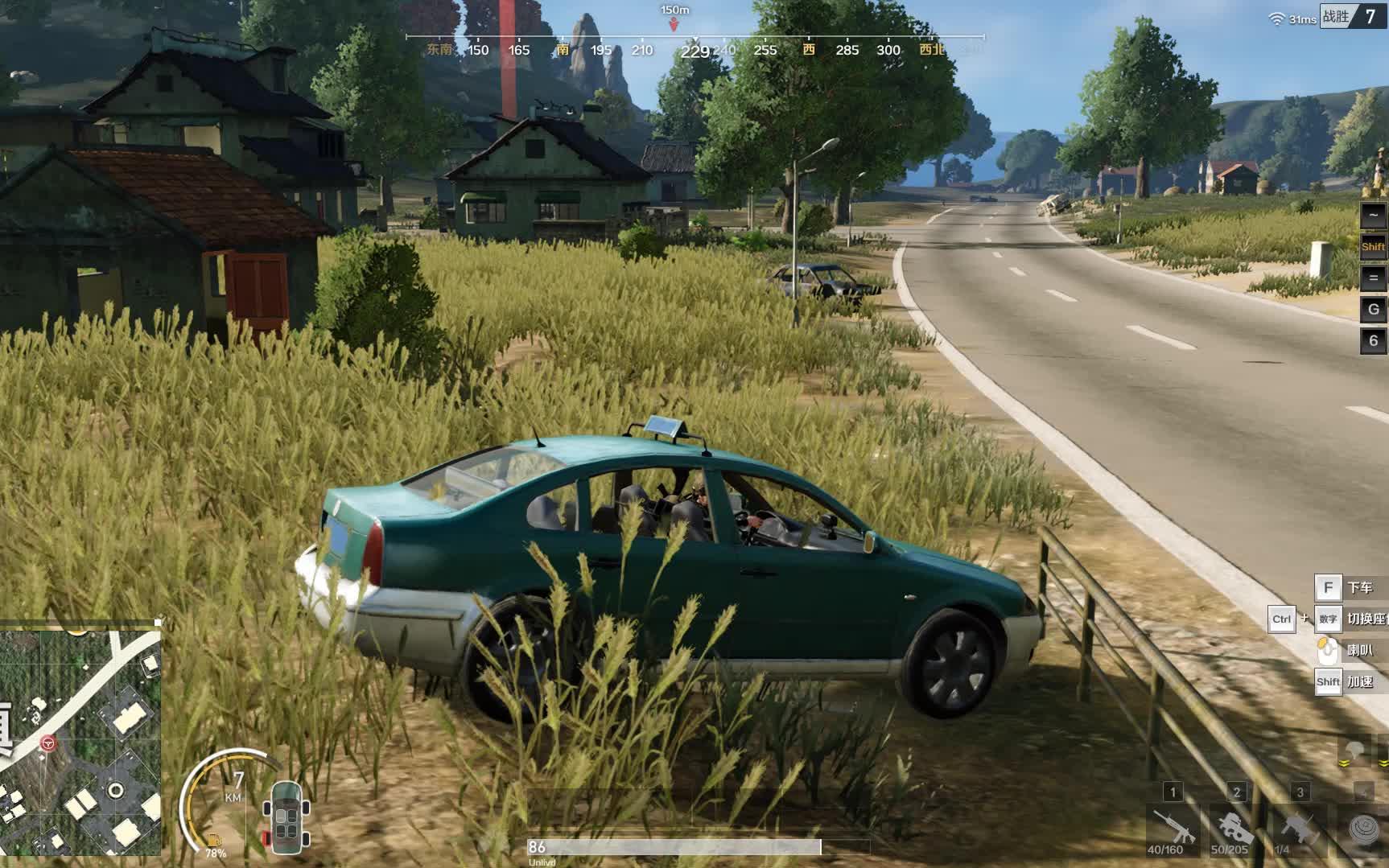This screenshot has height=868, width=1389.
Task: Click the helmet equipment icon
Action: (x=1354, y=751)
